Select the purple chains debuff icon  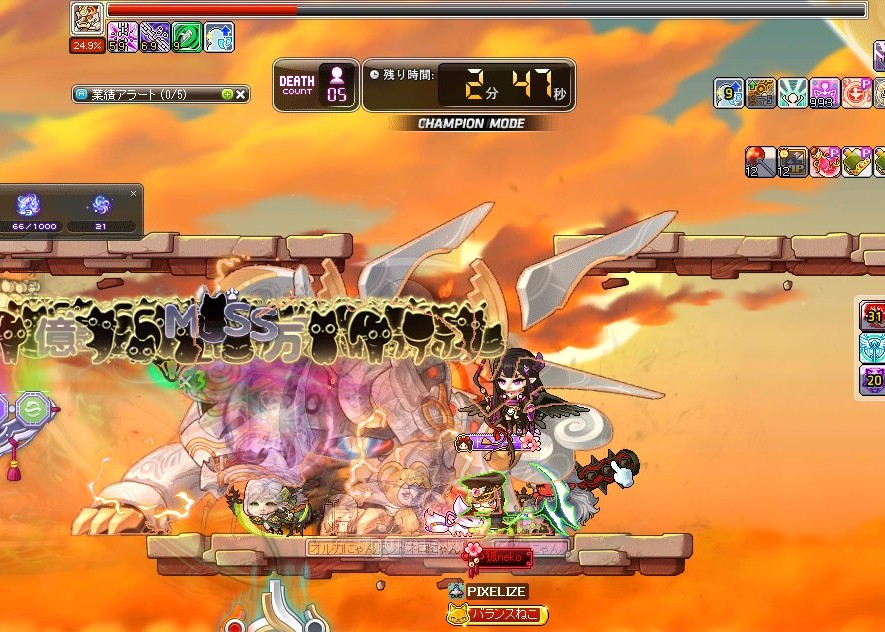(x=155, y=38)
